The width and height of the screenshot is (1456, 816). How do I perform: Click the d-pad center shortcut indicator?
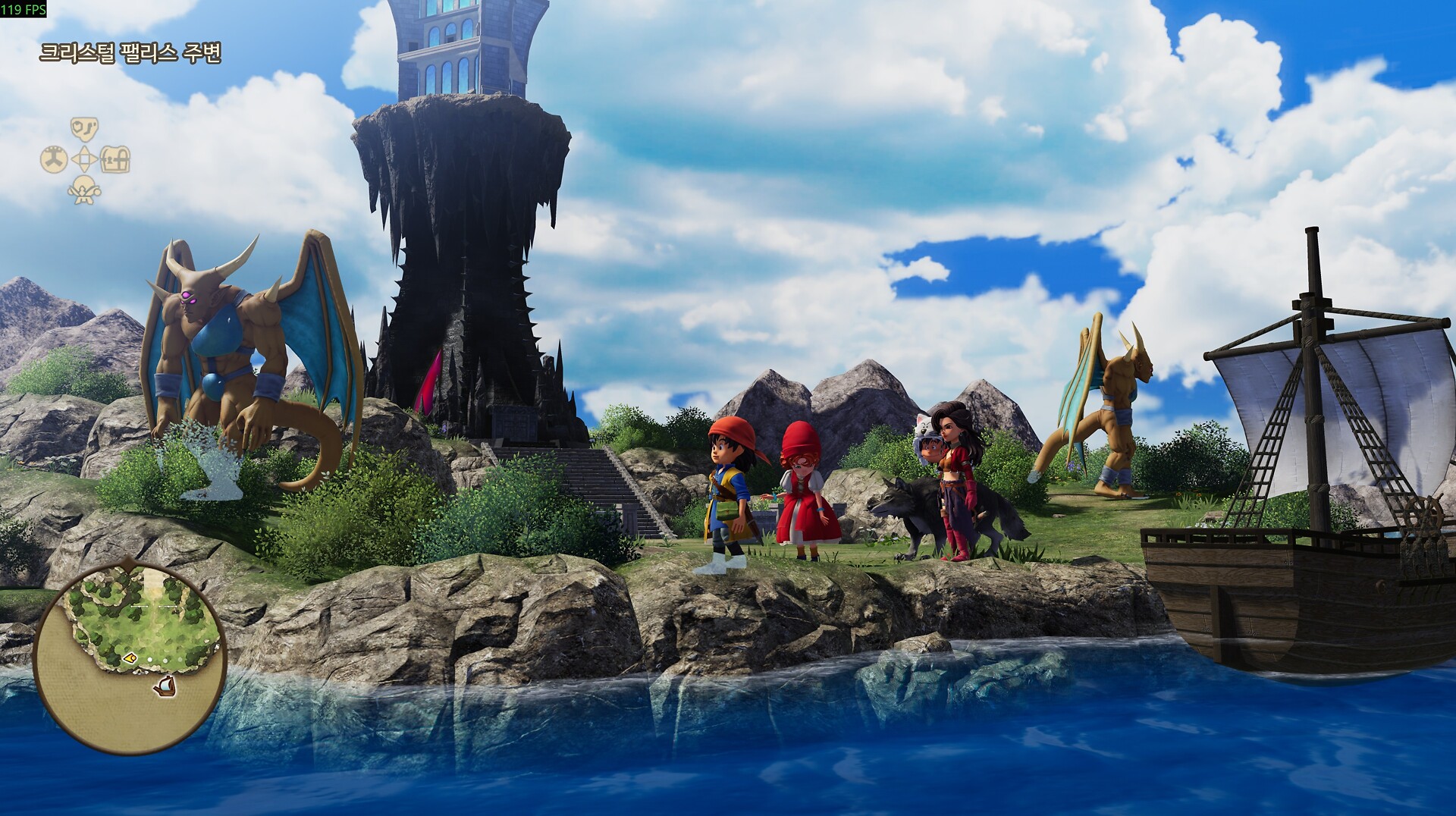pos(84,160)
